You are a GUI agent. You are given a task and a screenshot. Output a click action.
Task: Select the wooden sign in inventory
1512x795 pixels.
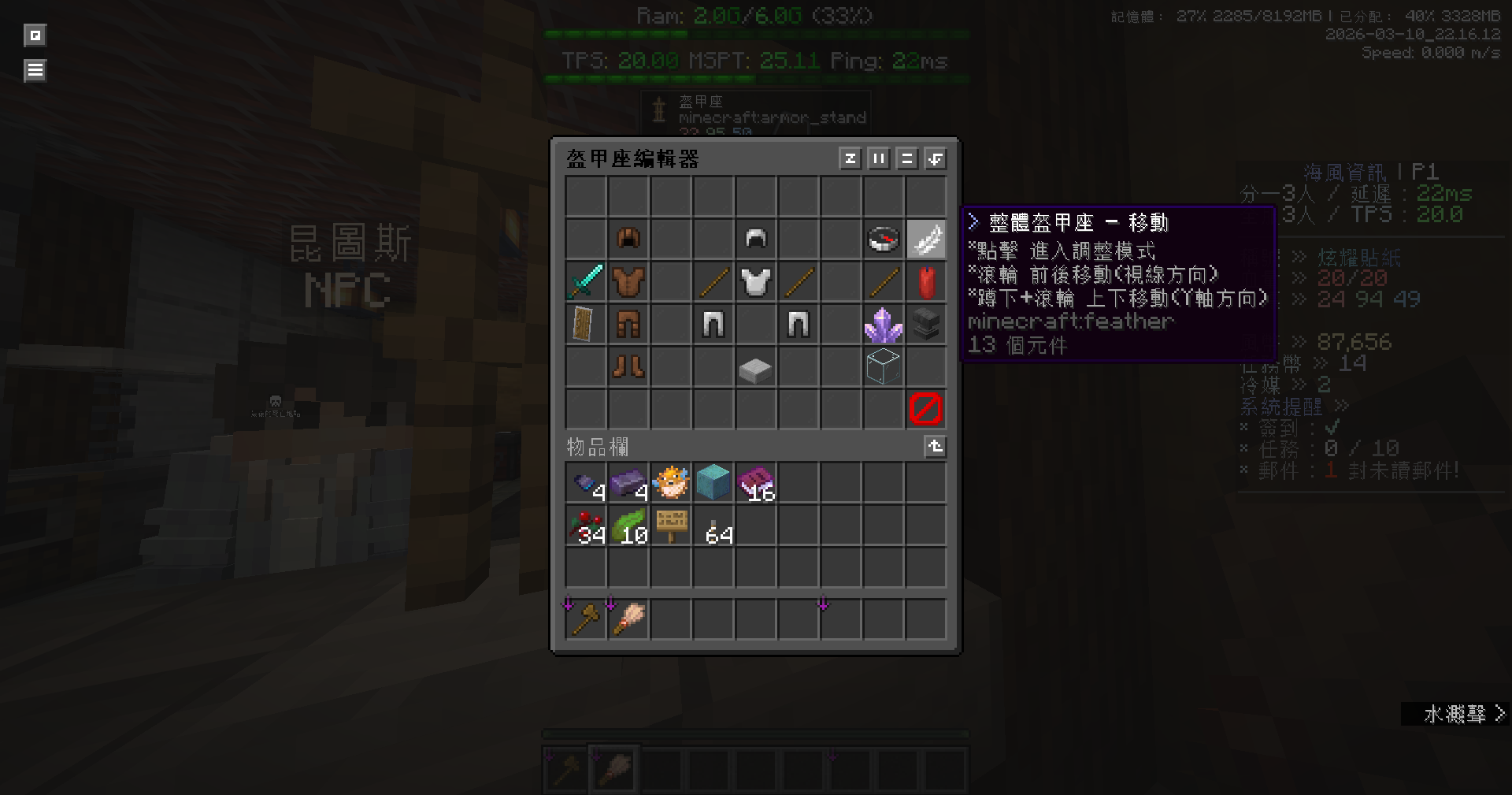coord(671,526)
